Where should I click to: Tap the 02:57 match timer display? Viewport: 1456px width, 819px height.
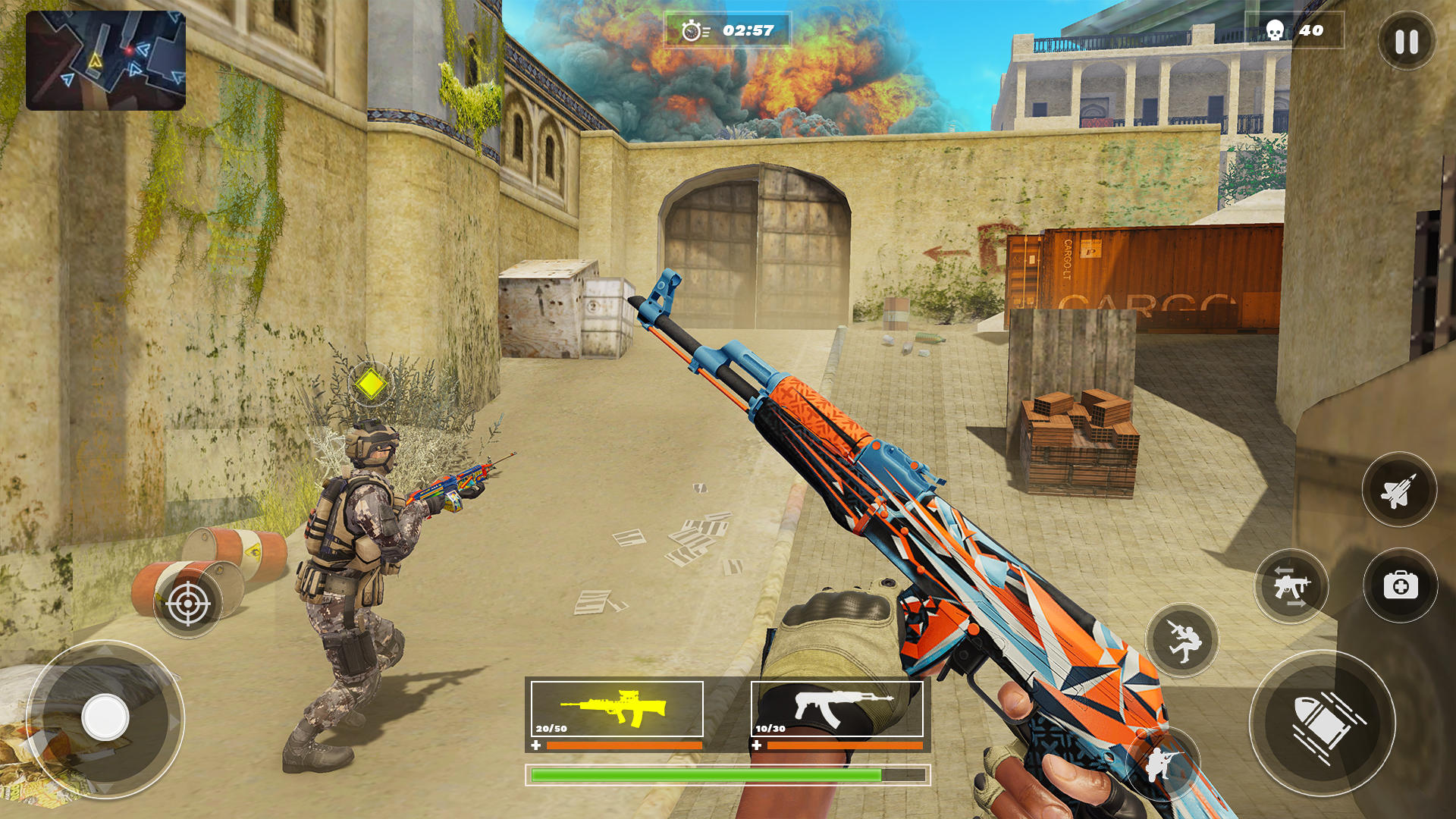pyautogui.click(x=747, y=30)
